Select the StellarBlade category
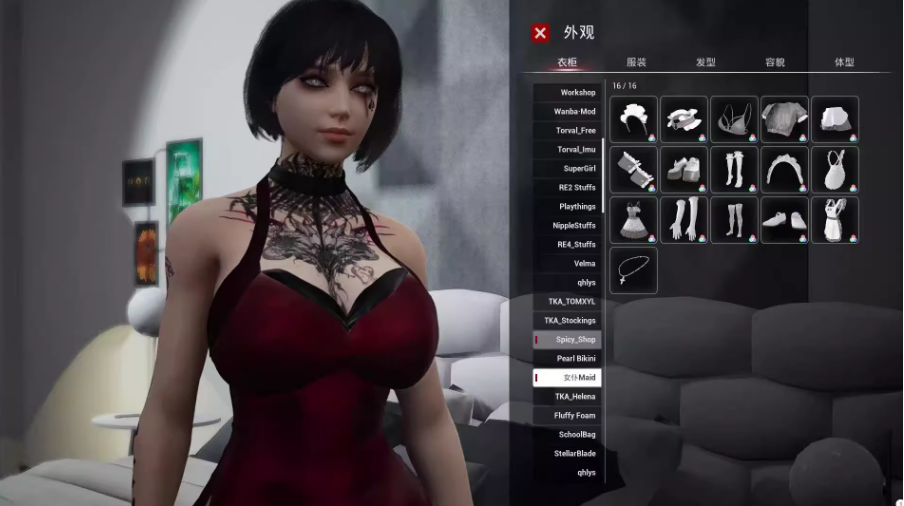This screenshot has height=506, width=904. (568, 454)
